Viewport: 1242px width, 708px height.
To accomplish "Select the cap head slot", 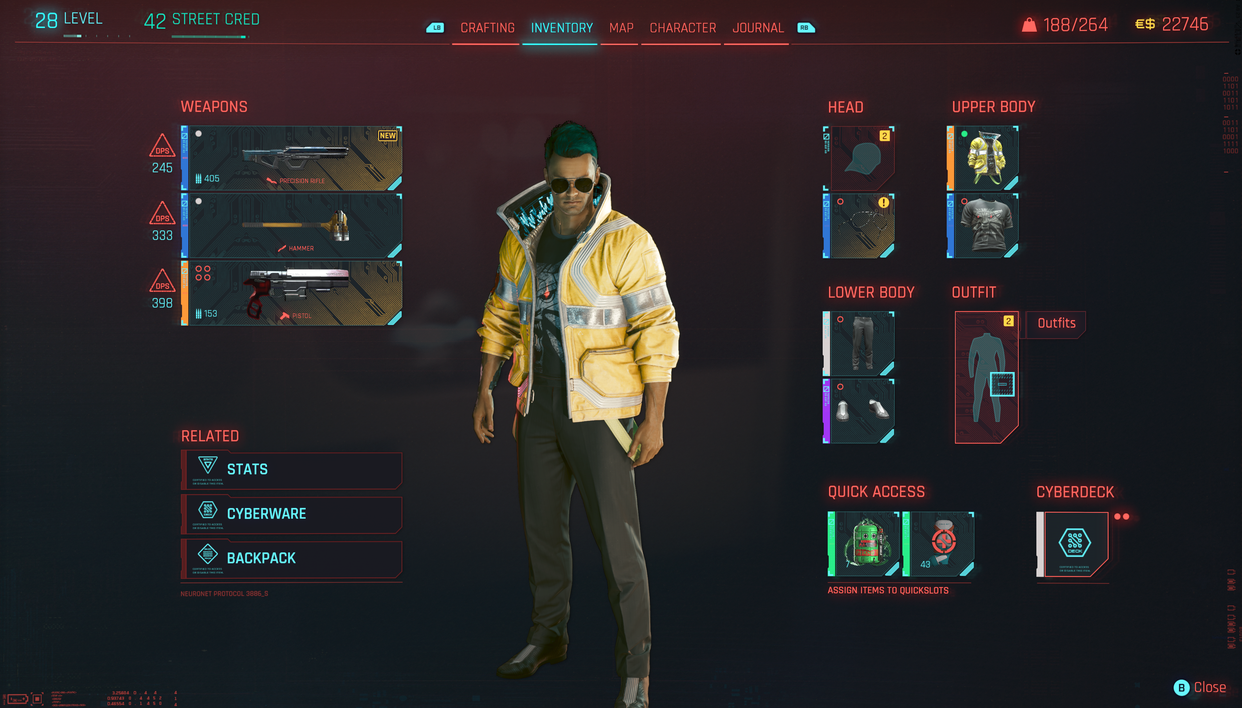I will point(859,158).
